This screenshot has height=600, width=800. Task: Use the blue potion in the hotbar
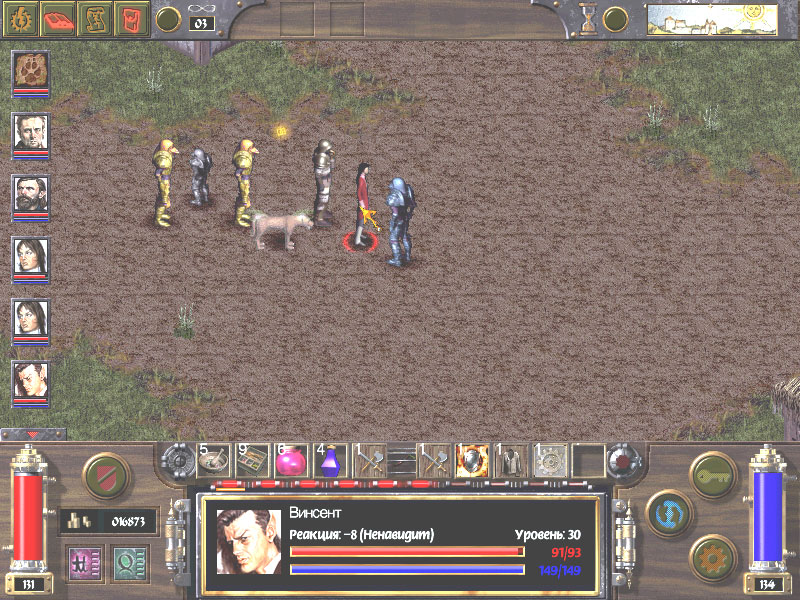click(x=330, y=461)
